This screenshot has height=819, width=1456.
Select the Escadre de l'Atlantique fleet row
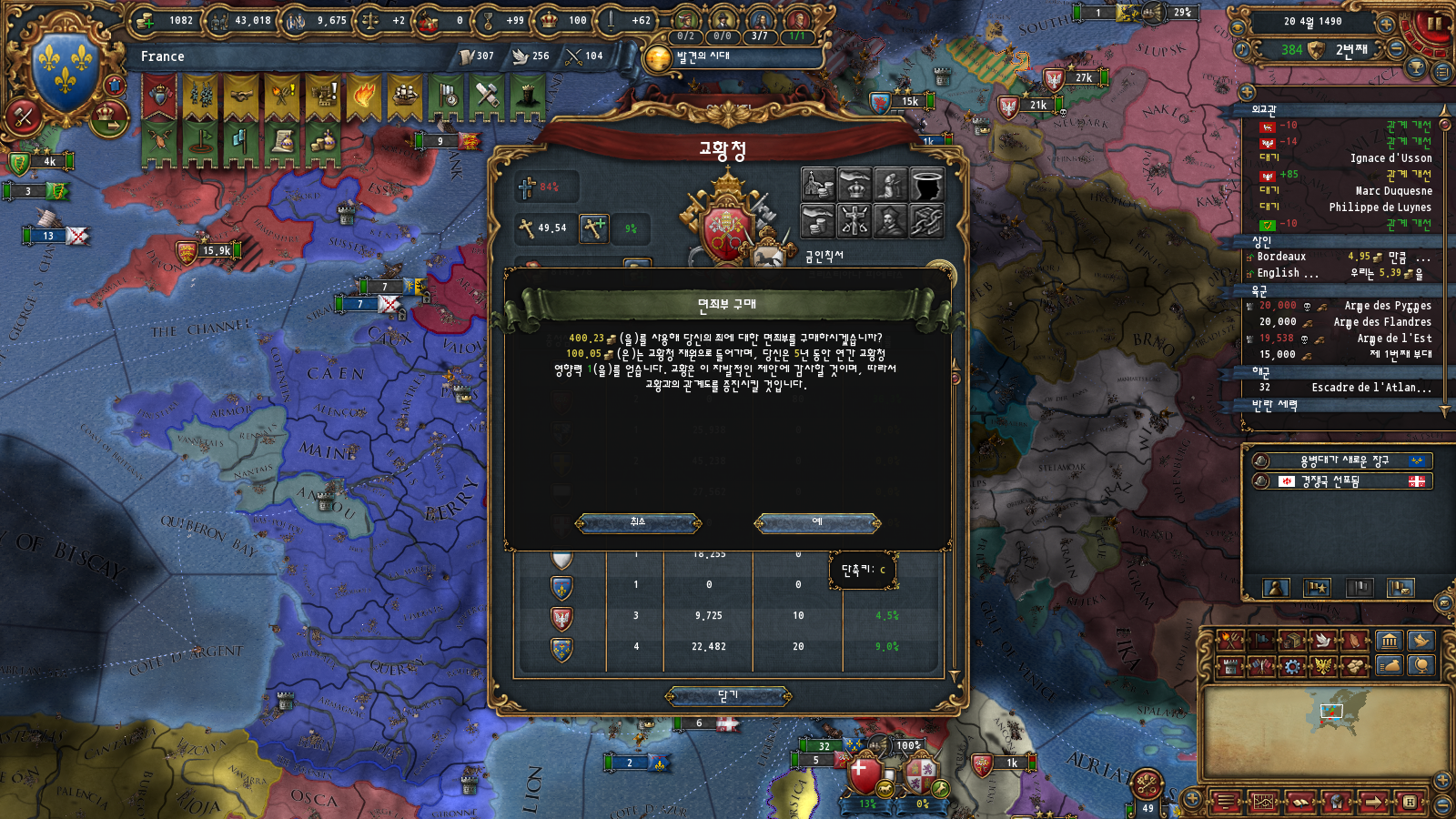tap(1370, 388)
